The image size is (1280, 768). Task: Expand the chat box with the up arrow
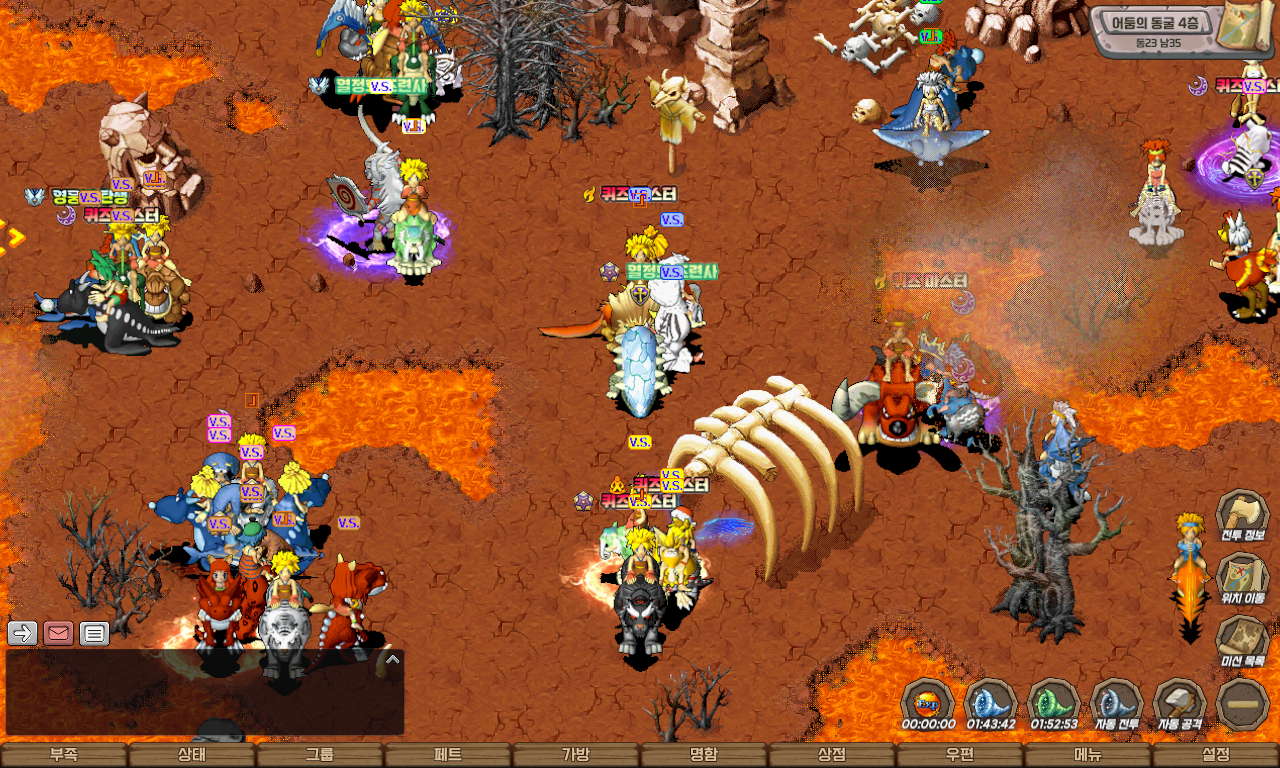(x=393, y=660)
